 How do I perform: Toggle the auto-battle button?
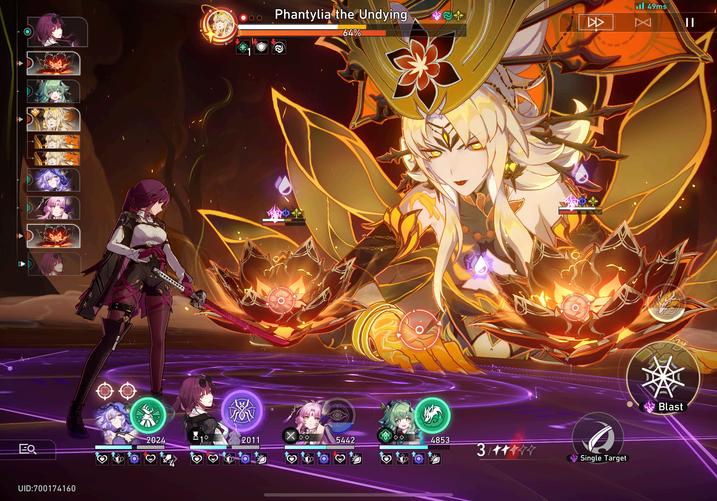pyautogui.click(x=642, y=21)
